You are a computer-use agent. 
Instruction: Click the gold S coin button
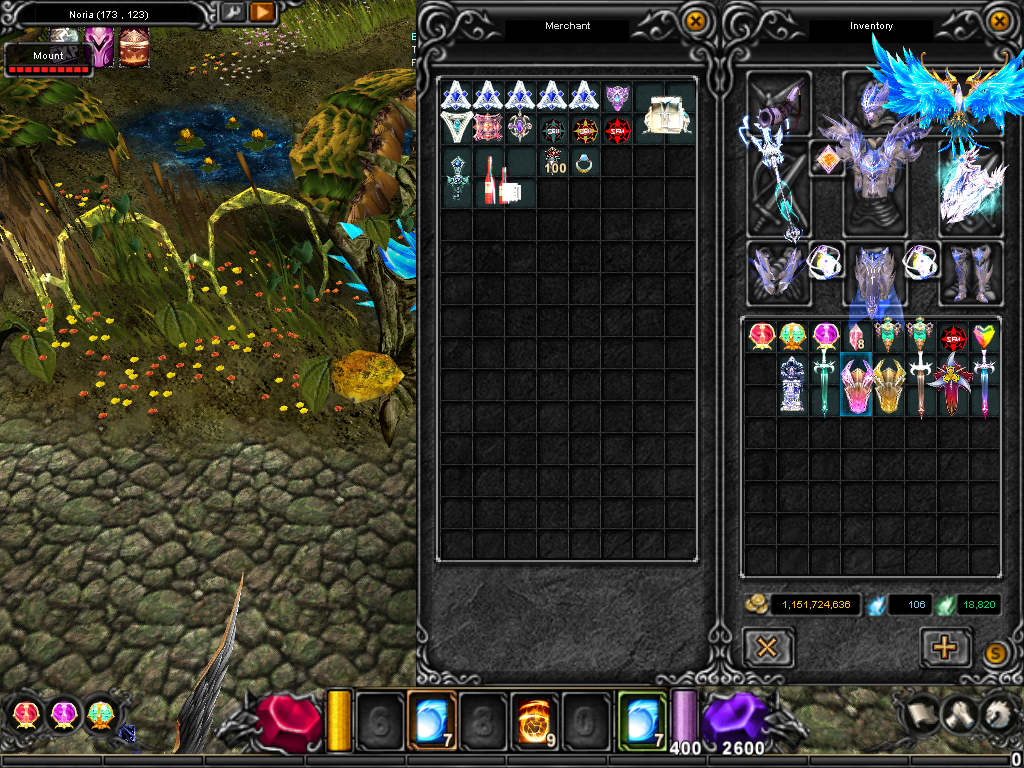(994, 653)
